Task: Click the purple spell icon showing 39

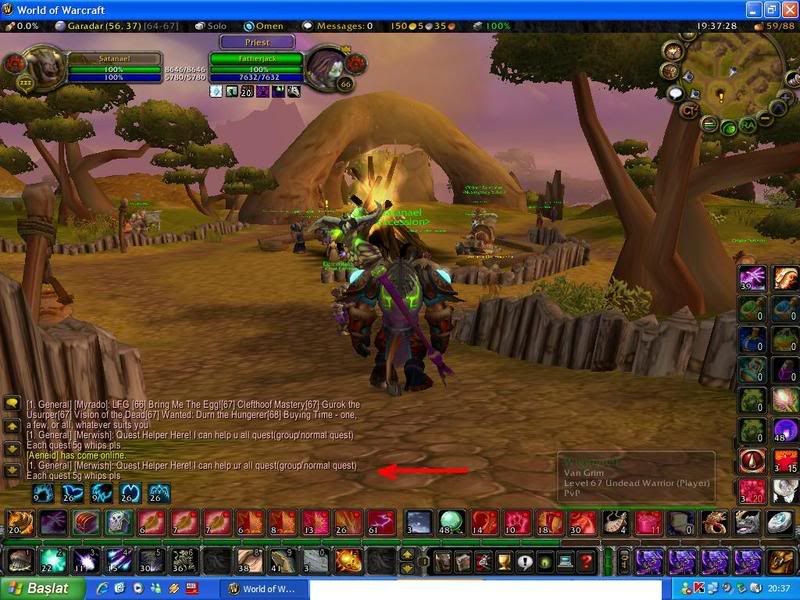Action: pyautogui.click(x=751, y=278)
